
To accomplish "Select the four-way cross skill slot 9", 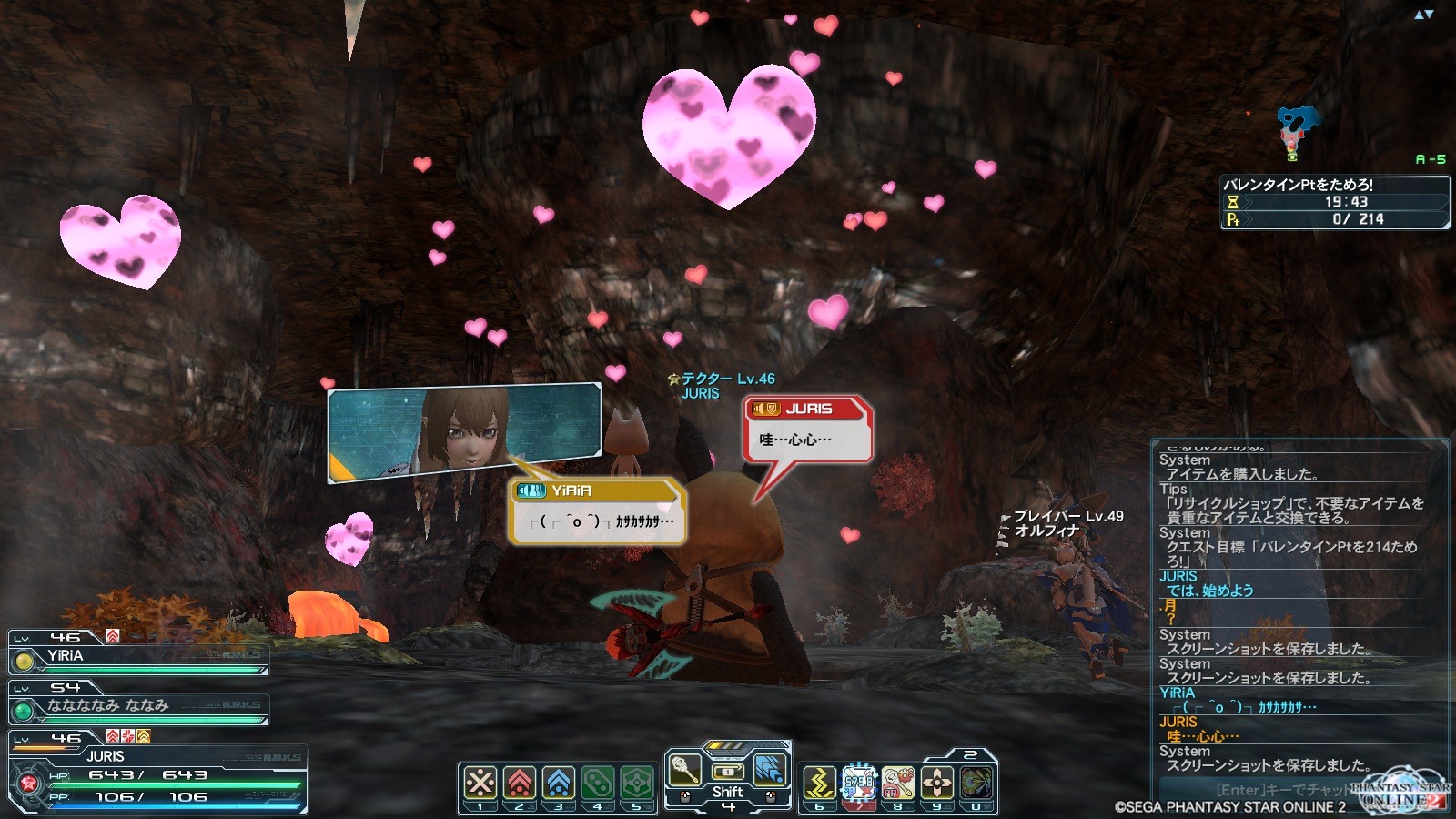I will pos(936,783).
